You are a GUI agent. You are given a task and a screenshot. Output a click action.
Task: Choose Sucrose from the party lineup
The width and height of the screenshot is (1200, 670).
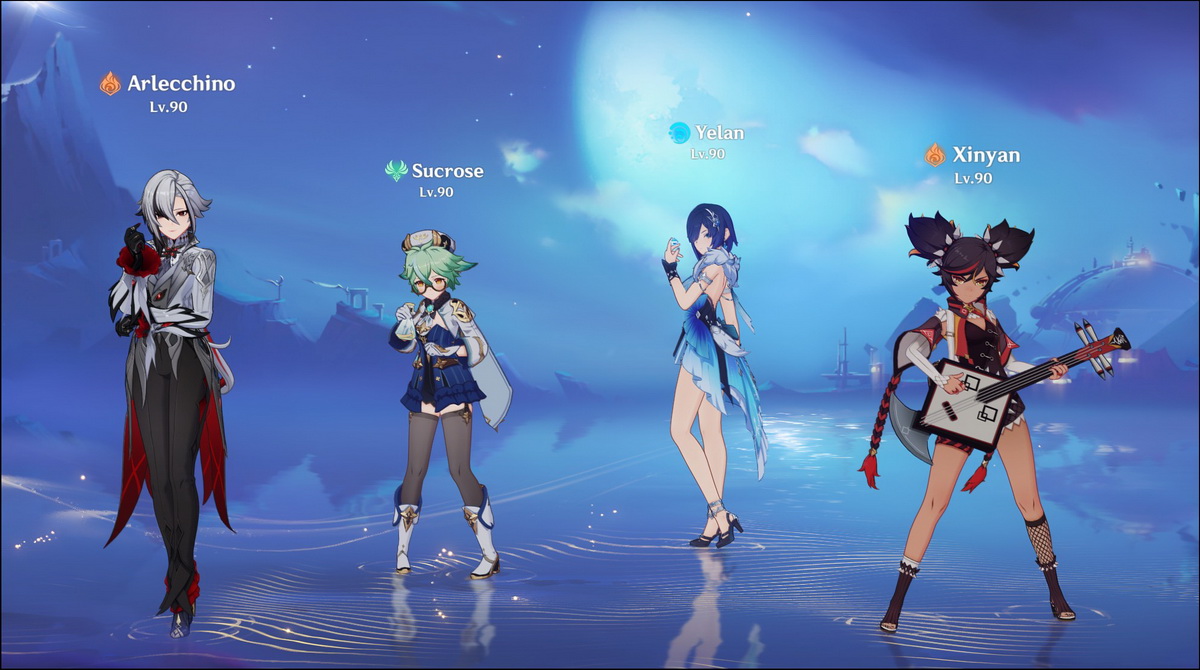click(443, 390)
